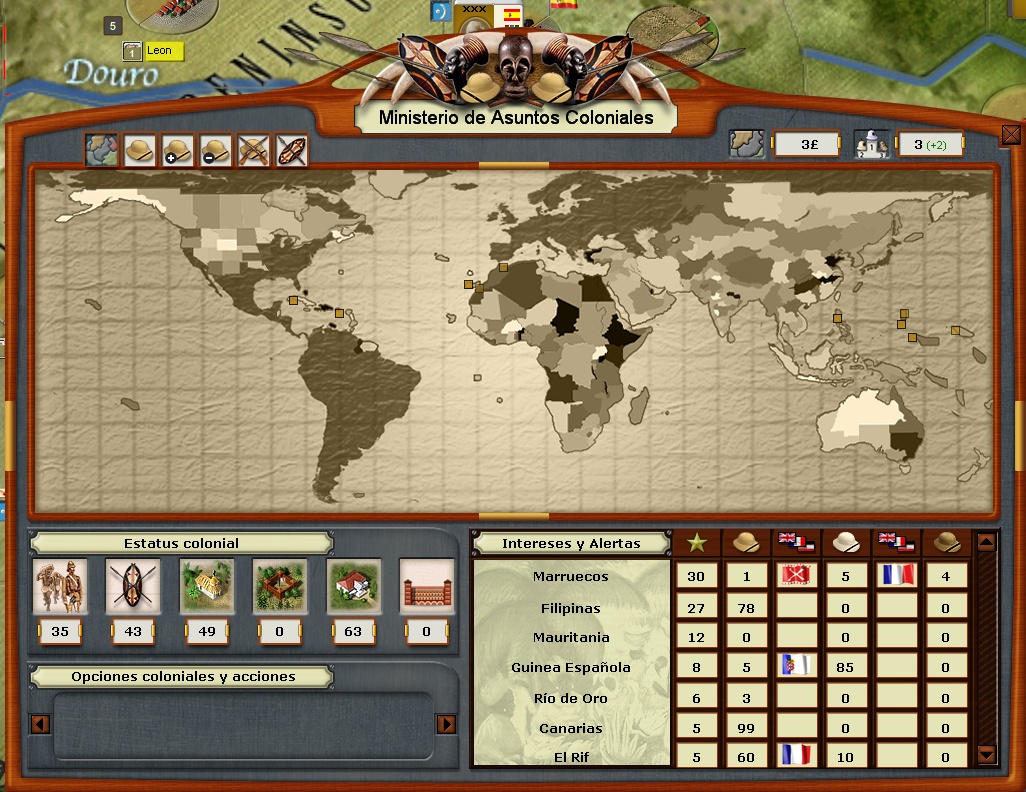The width and height of the screenshot is (1026, 792).
Task: Choose the plain pith helmet filter
Action: (x=139, y=151)
